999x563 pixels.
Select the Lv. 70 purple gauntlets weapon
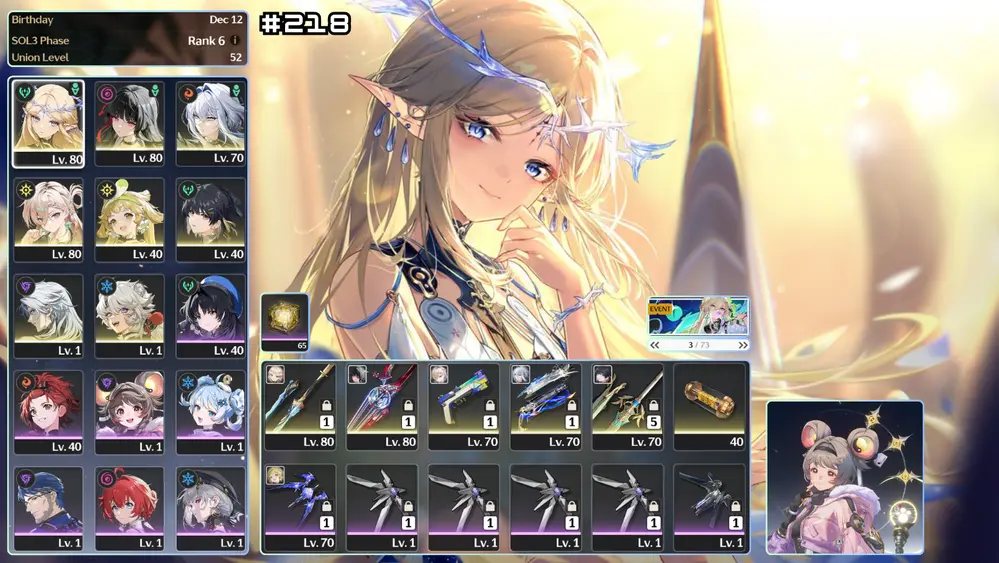300,507
